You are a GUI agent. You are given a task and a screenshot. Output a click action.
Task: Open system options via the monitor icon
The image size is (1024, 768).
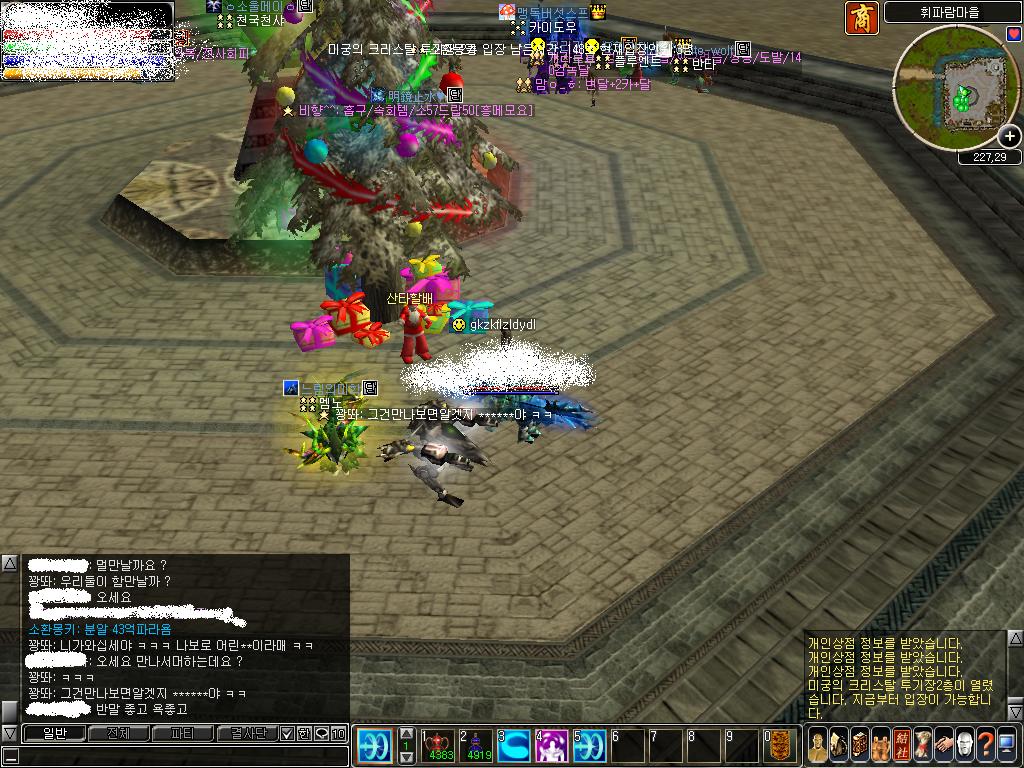[x=1008, y=744]
